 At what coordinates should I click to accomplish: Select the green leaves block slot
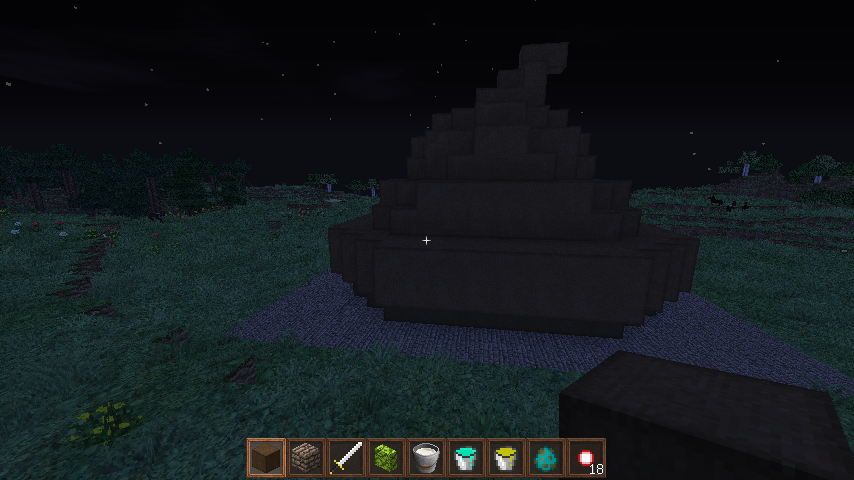click(386, 458)
